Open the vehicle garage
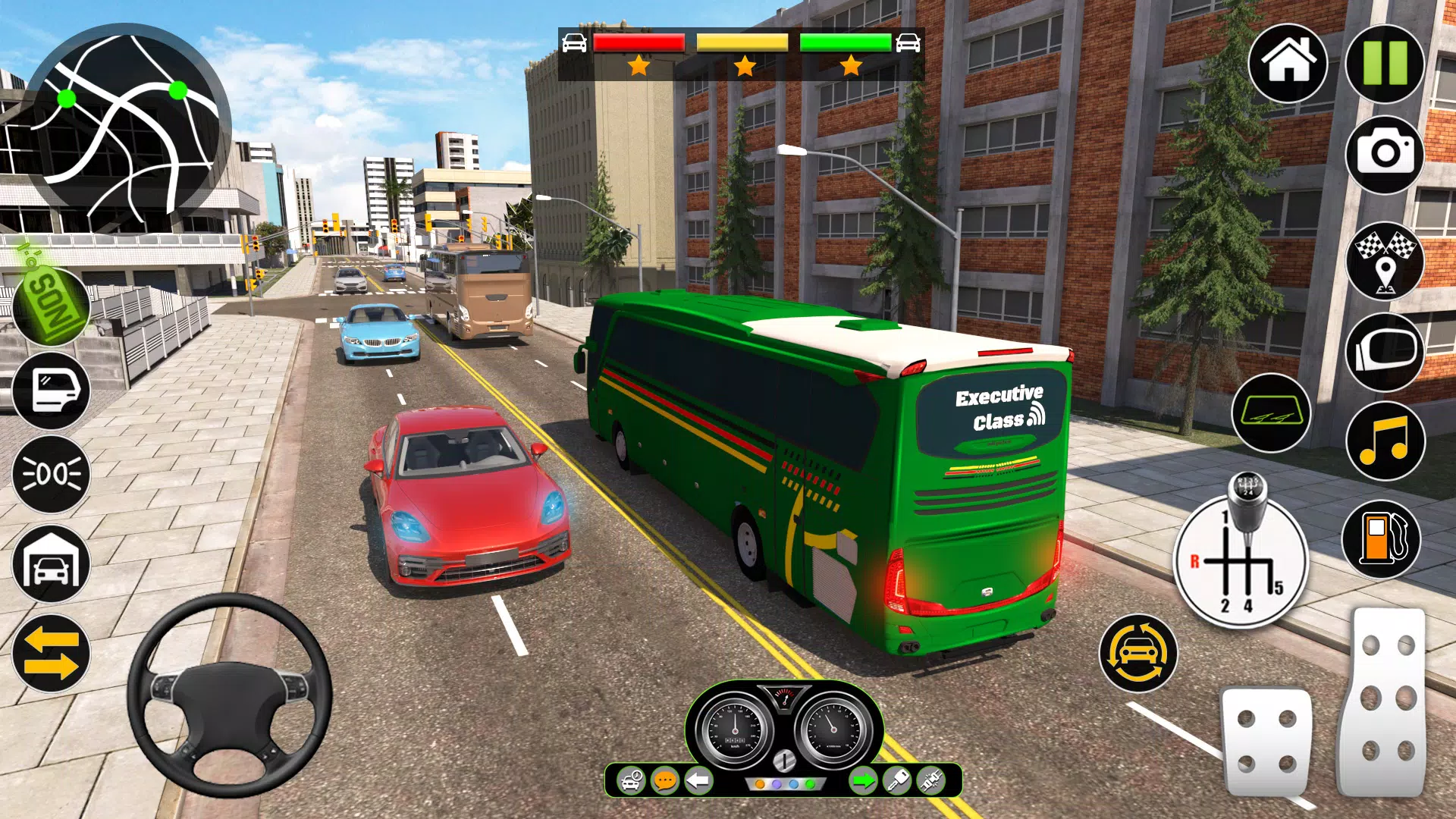Viewport: 1456px width, 819px height. (51, 563)
